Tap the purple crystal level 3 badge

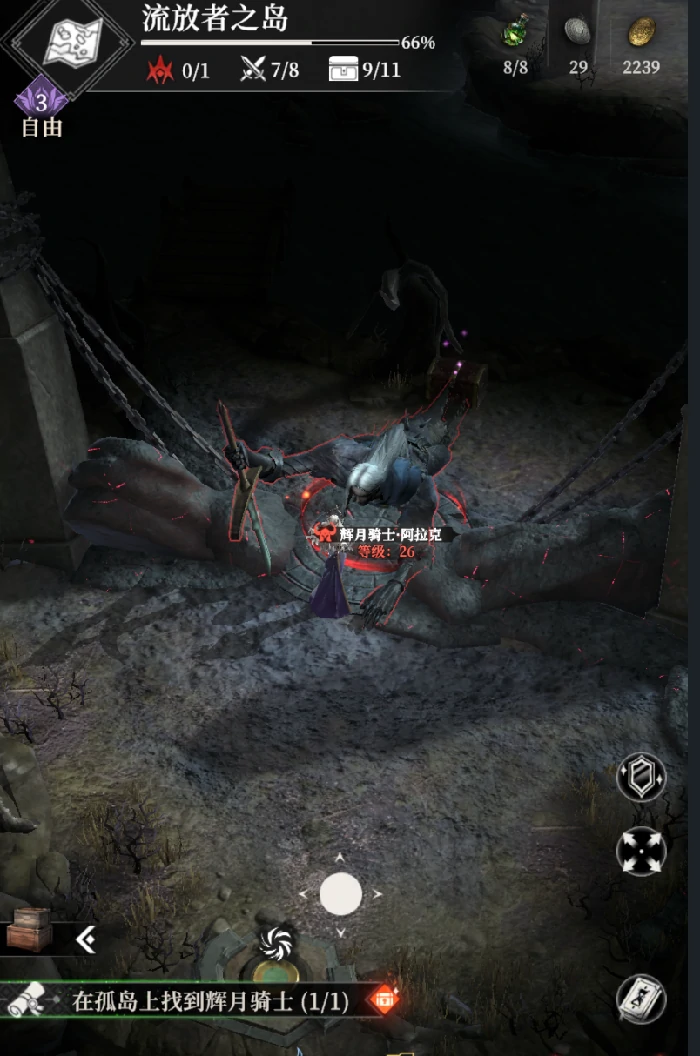click(x=40, y=100)
